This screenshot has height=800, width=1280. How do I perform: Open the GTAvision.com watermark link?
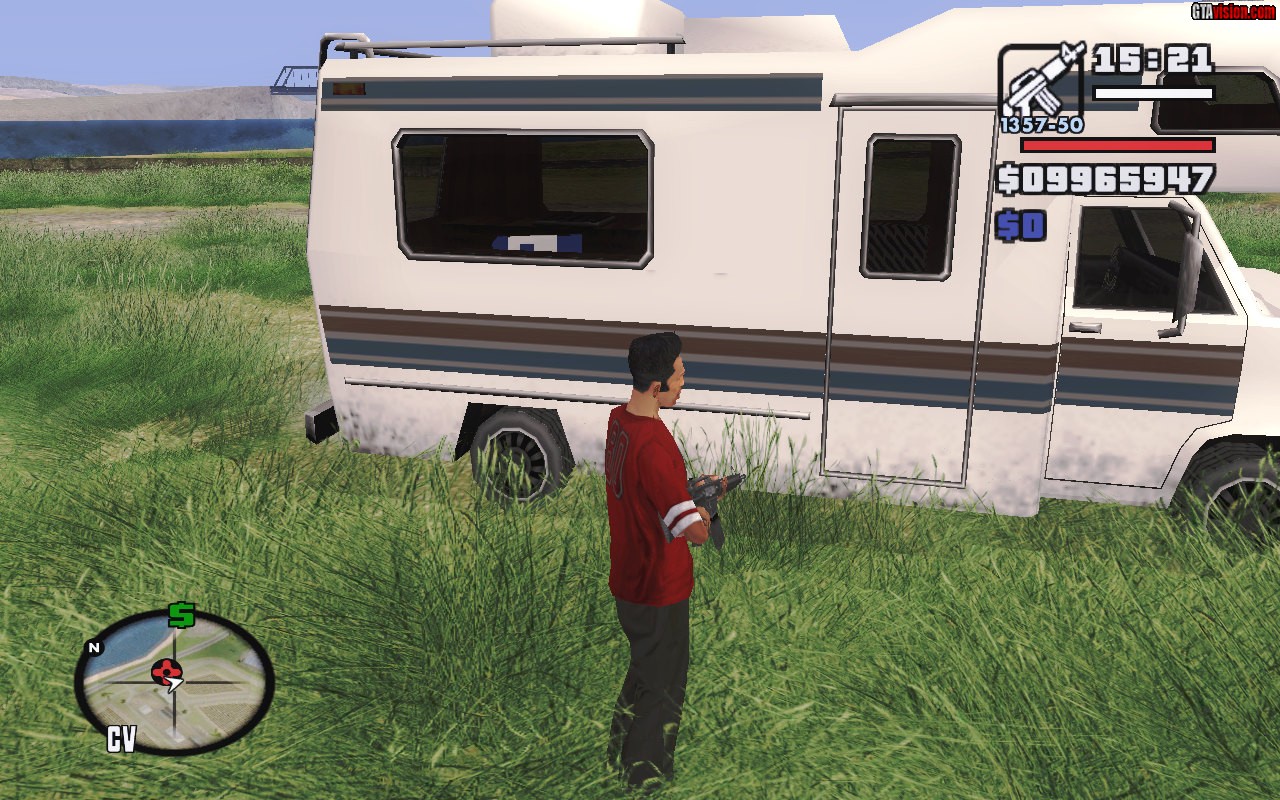tap(1233, 11)
